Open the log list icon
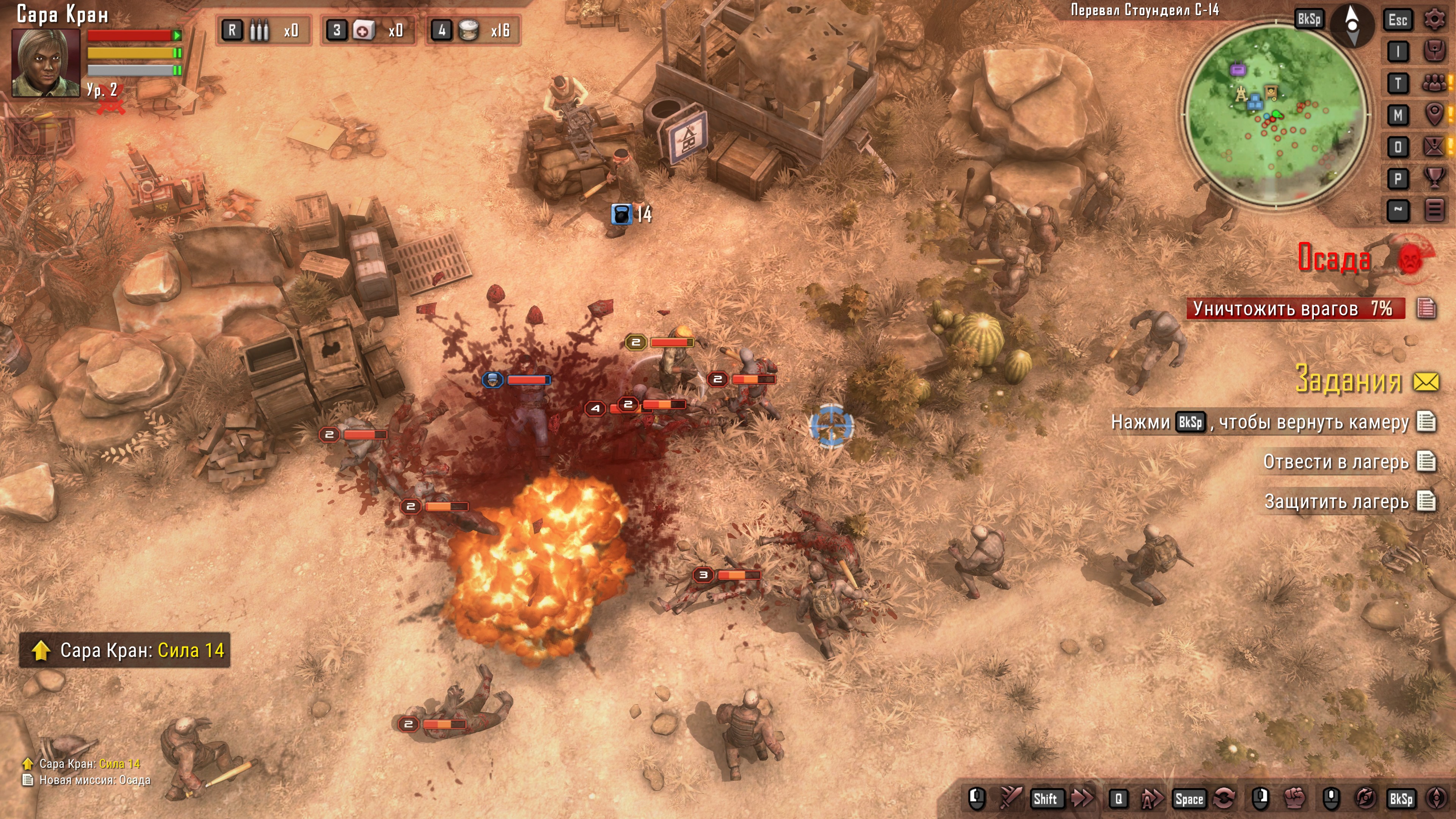 pos(1434,210)
